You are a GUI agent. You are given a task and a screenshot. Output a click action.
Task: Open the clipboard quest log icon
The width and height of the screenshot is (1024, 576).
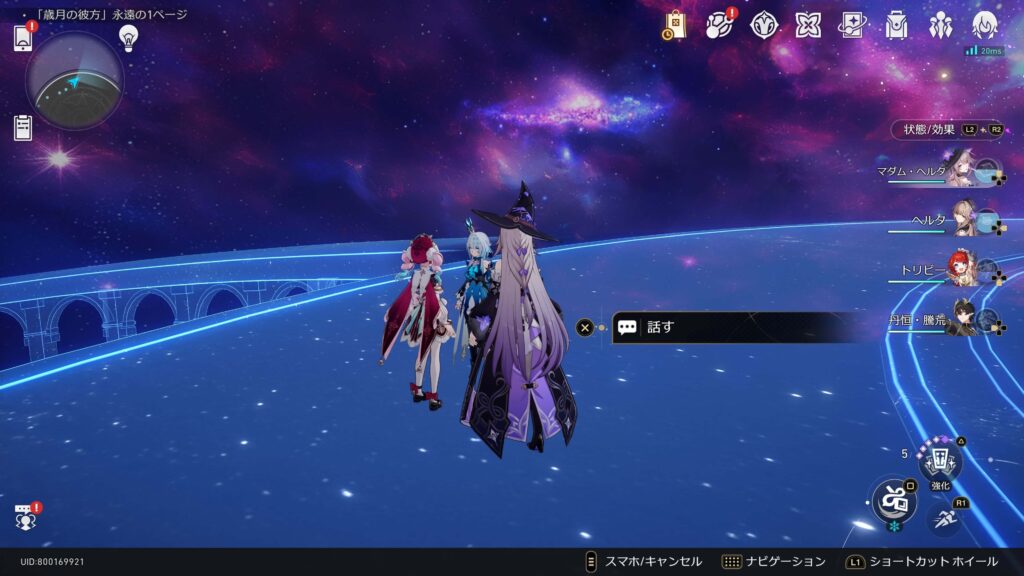(23, 127)
